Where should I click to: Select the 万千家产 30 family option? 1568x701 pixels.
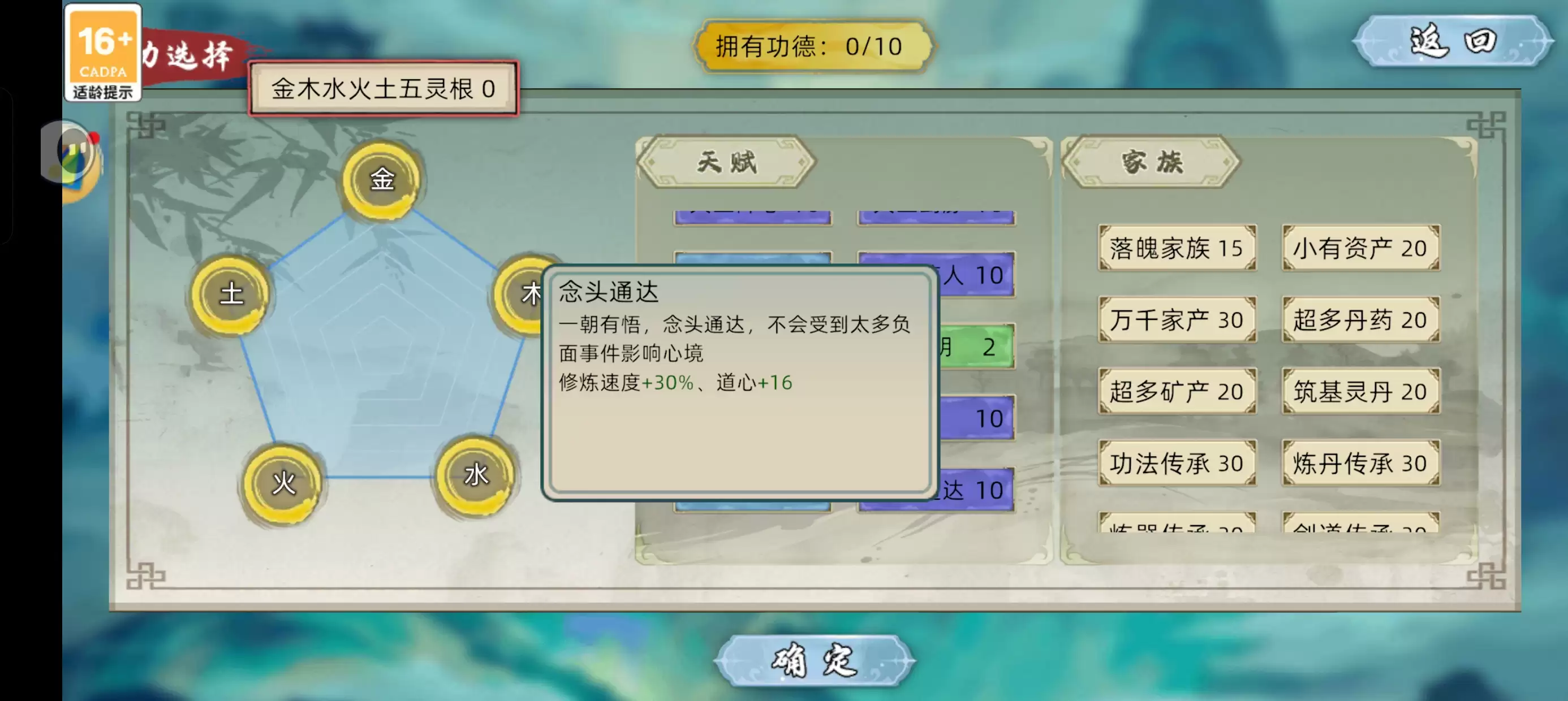pos(1177,319)
